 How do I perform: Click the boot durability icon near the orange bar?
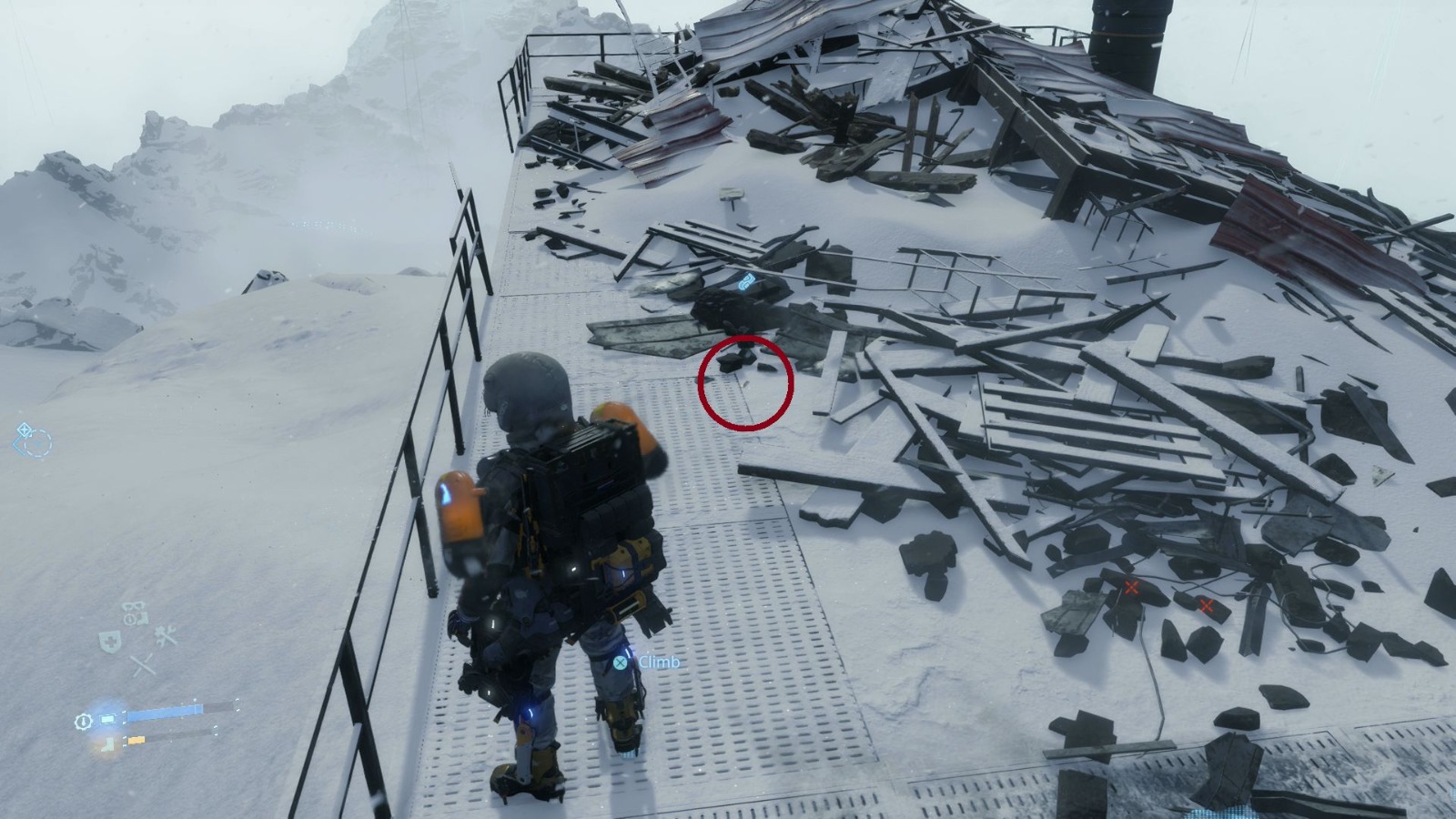click(x=106, y=745)
